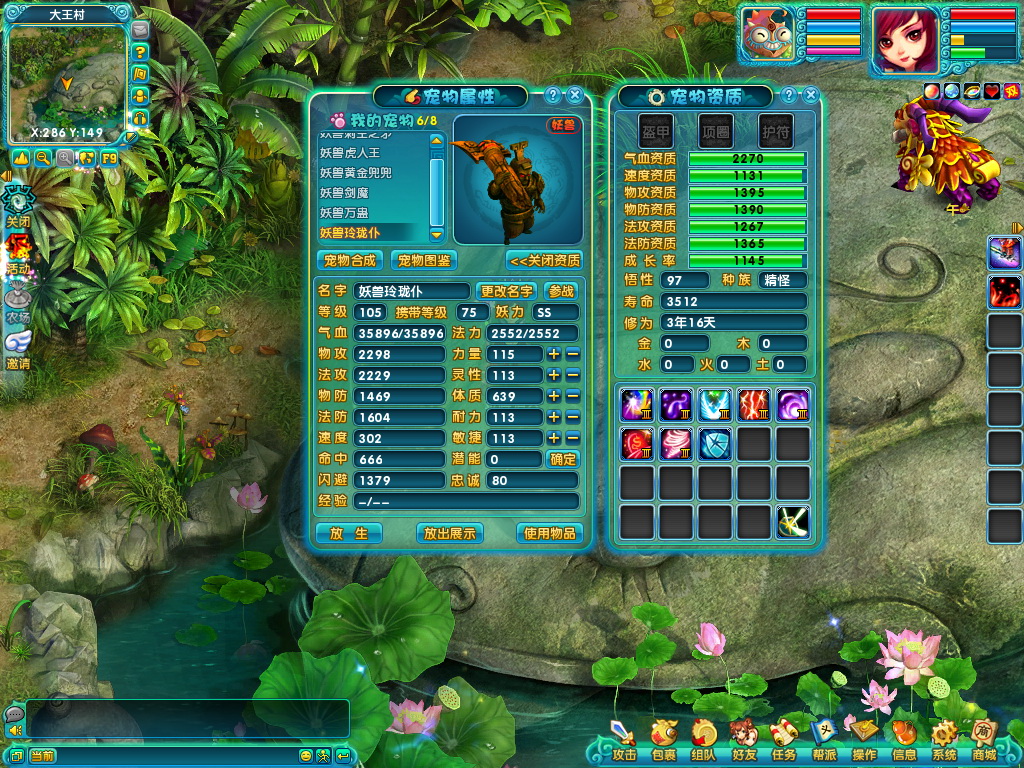Click 放出展示 to display pet
Screen dimensions: 1024x768
[450, 533]
